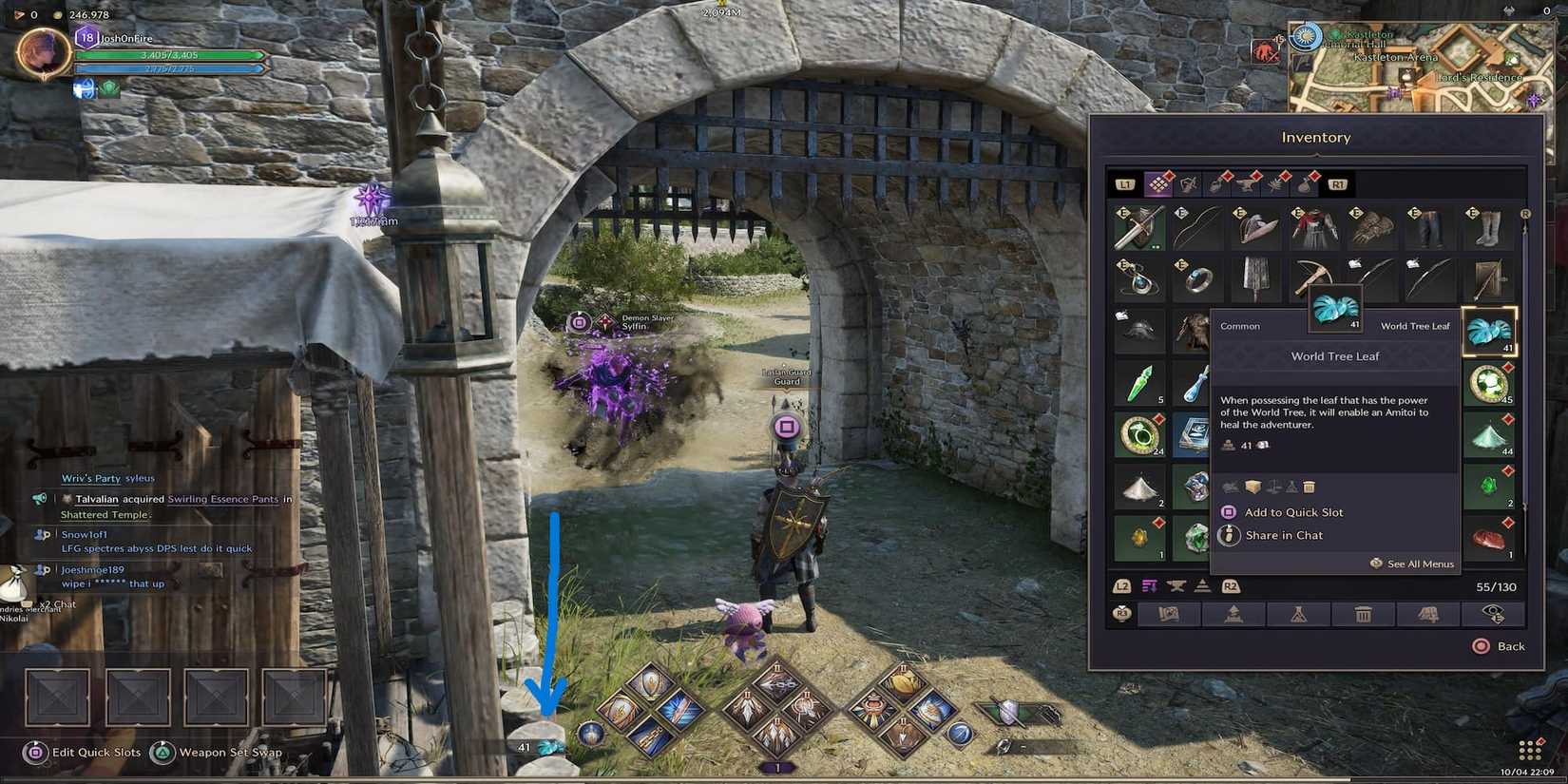
Task: Toggle the purple sort filter icon next to L2
Action: tap(1148, 587)
